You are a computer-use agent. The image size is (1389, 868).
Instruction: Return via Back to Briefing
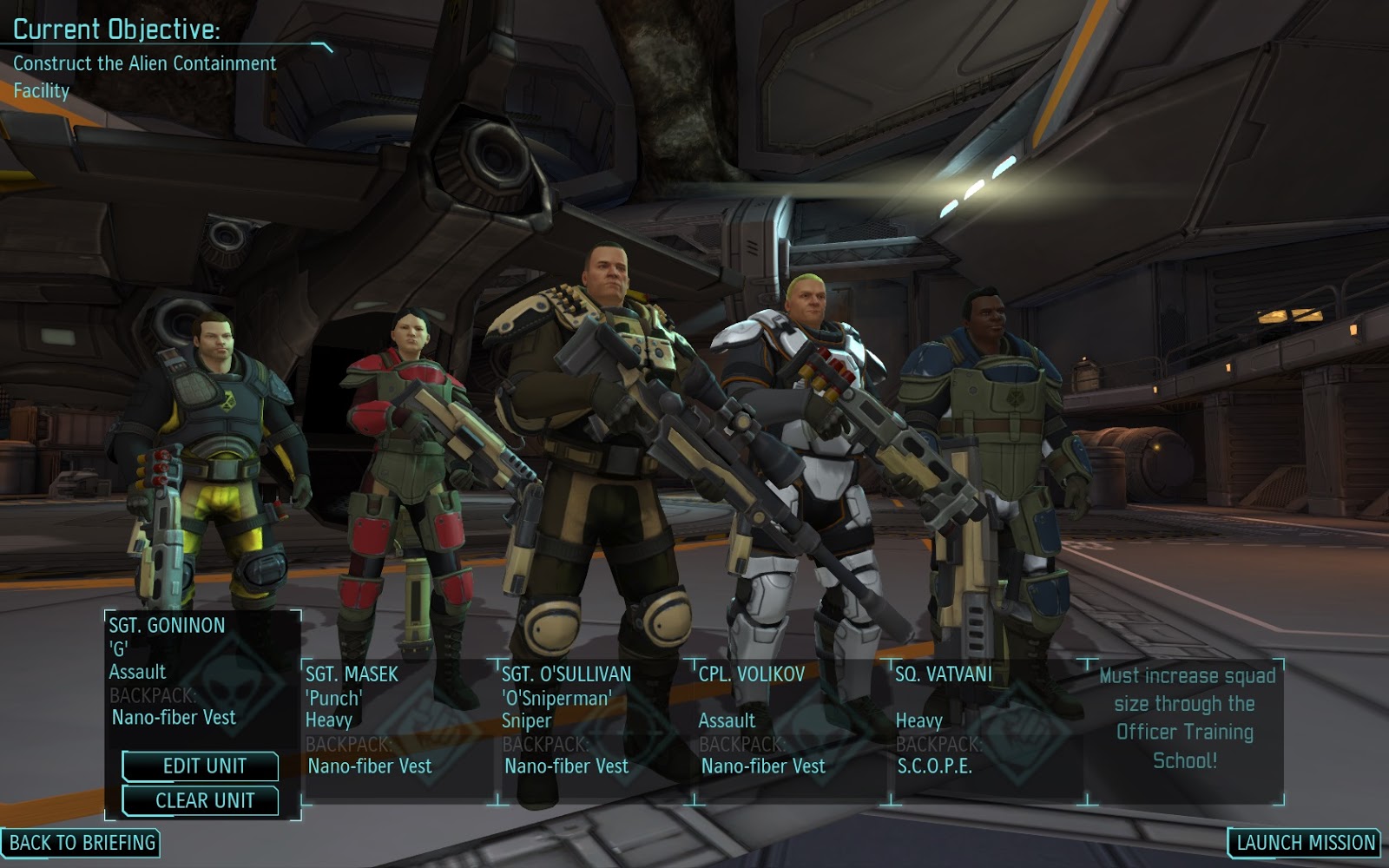(x=82, y=842)
